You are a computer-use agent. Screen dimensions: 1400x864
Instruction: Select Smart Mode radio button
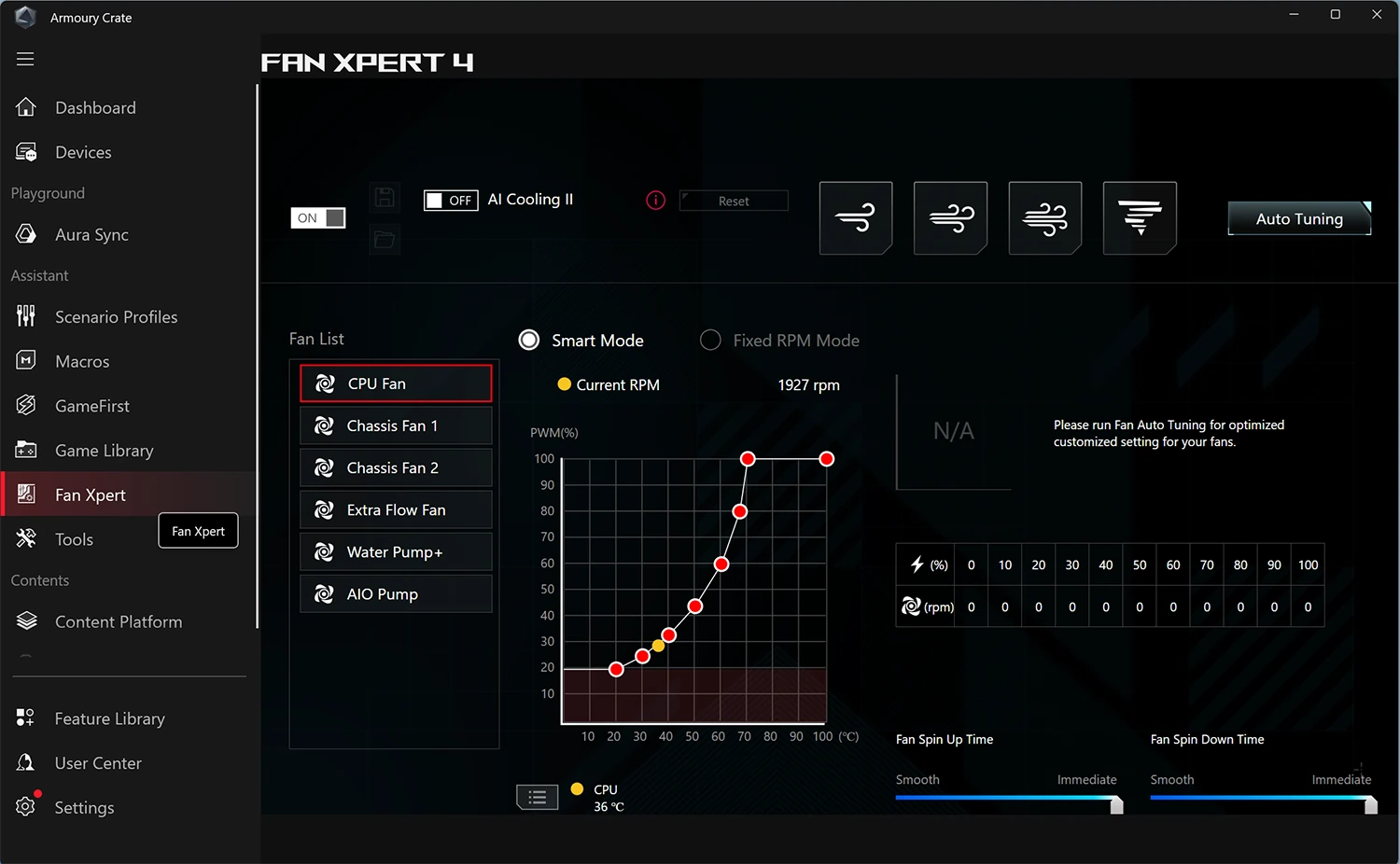(x=528, y=340)
